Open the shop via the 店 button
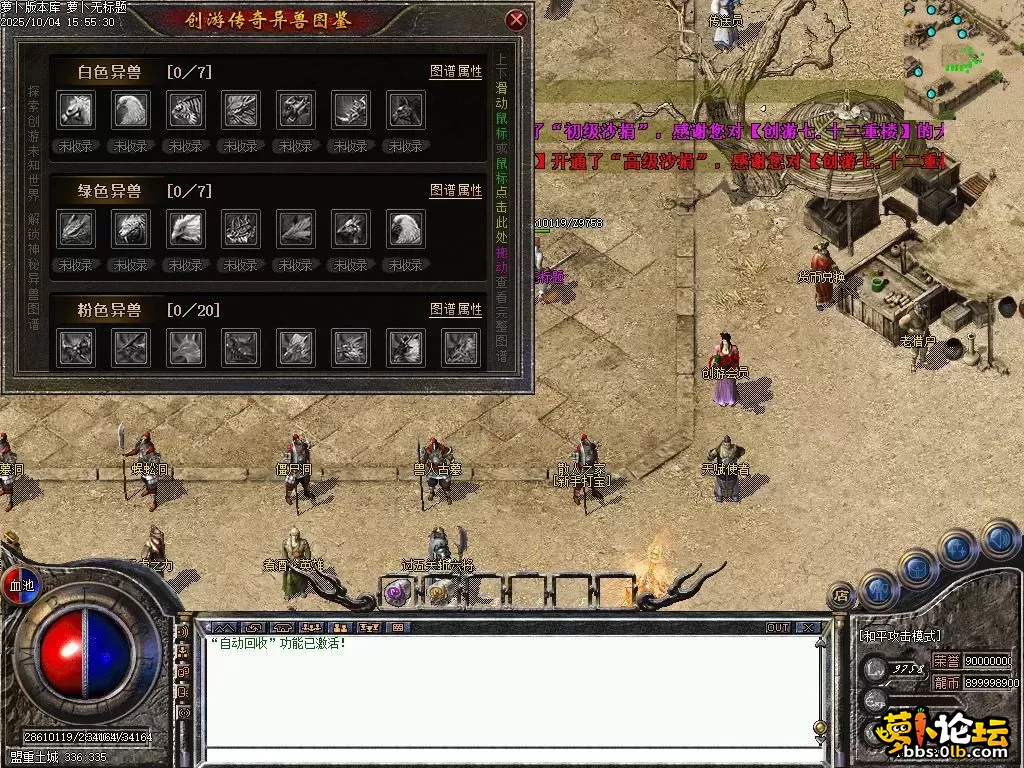The width and height of the screenshot is (1024, 768). 839,597
